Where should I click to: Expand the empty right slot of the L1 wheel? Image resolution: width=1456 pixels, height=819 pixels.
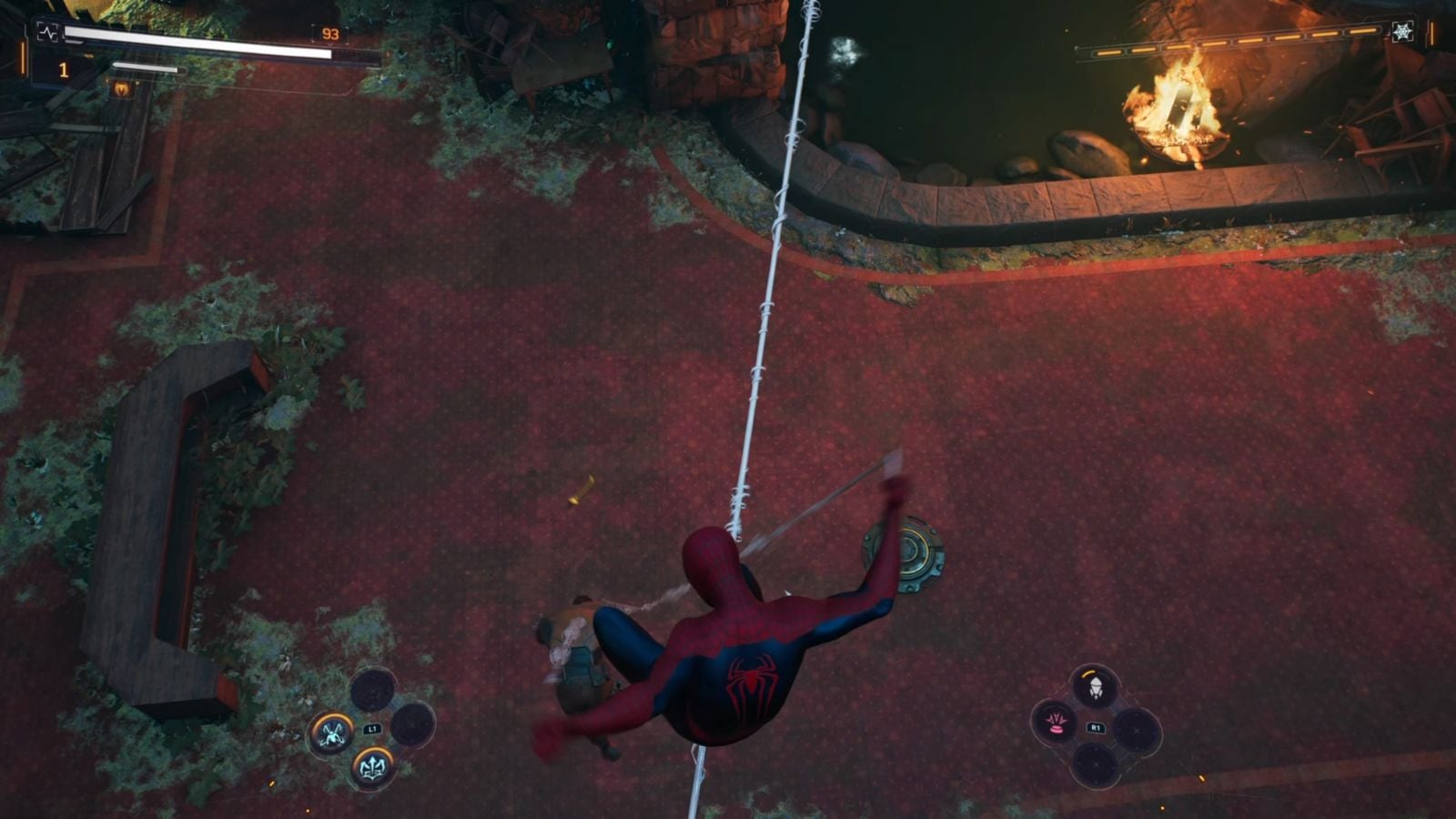pos(412,724)
